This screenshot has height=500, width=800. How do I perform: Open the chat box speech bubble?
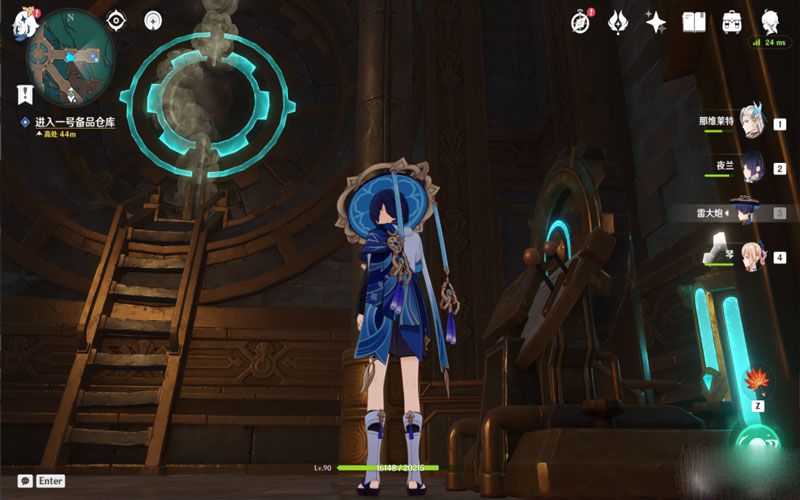(25, 481)
